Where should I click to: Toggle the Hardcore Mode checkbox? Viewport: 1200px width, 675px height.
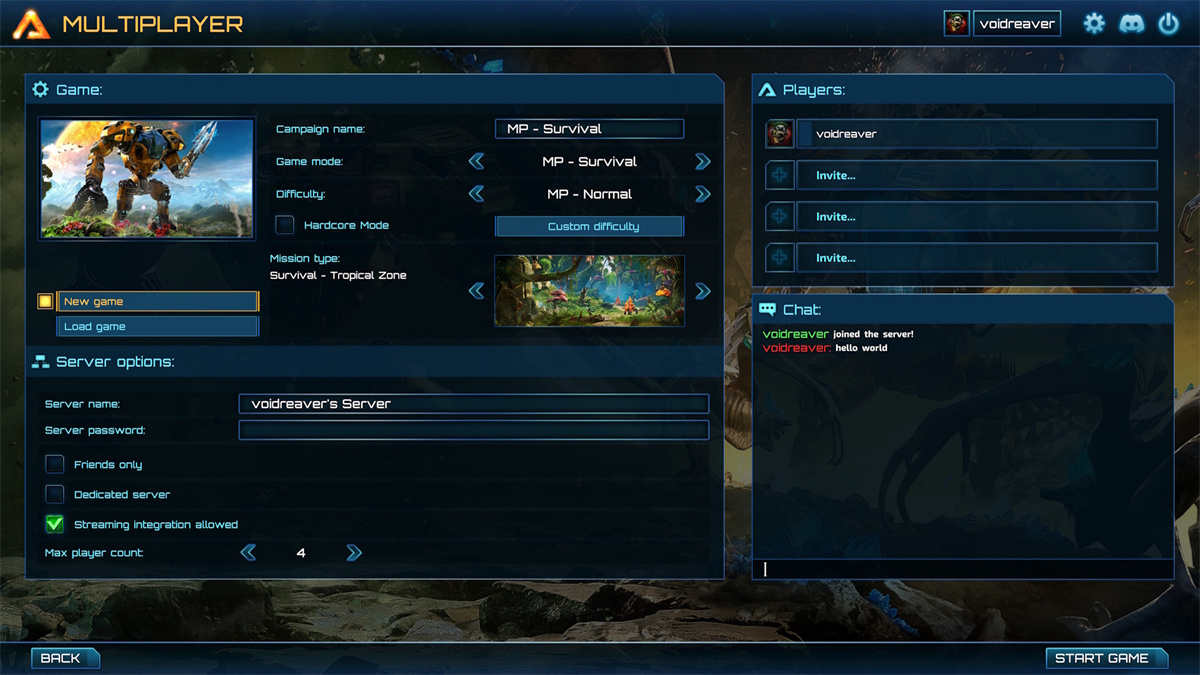pyautogui.click(x=285, y=225)
